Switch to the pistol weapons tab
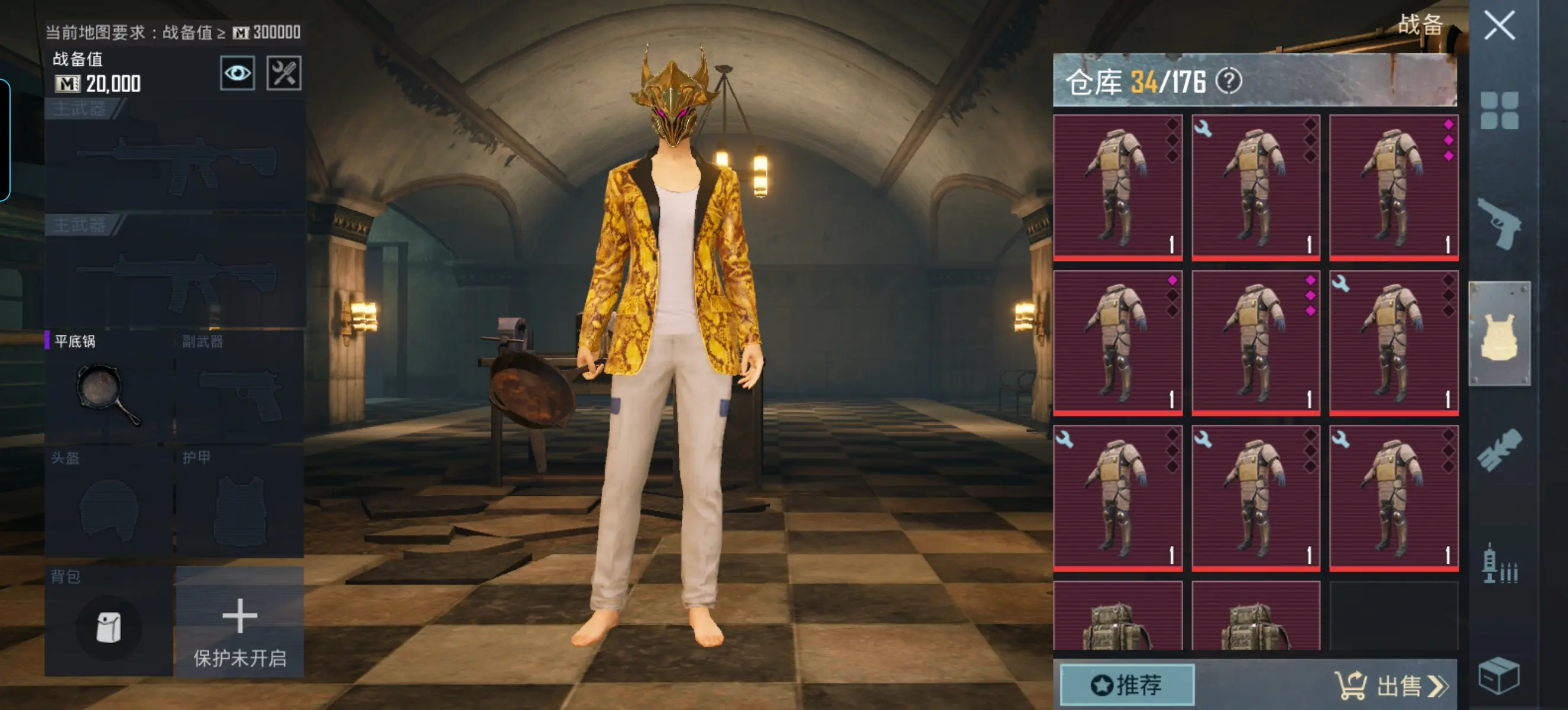Viewport: 1568px width, 710px height. pos(1499,224)
